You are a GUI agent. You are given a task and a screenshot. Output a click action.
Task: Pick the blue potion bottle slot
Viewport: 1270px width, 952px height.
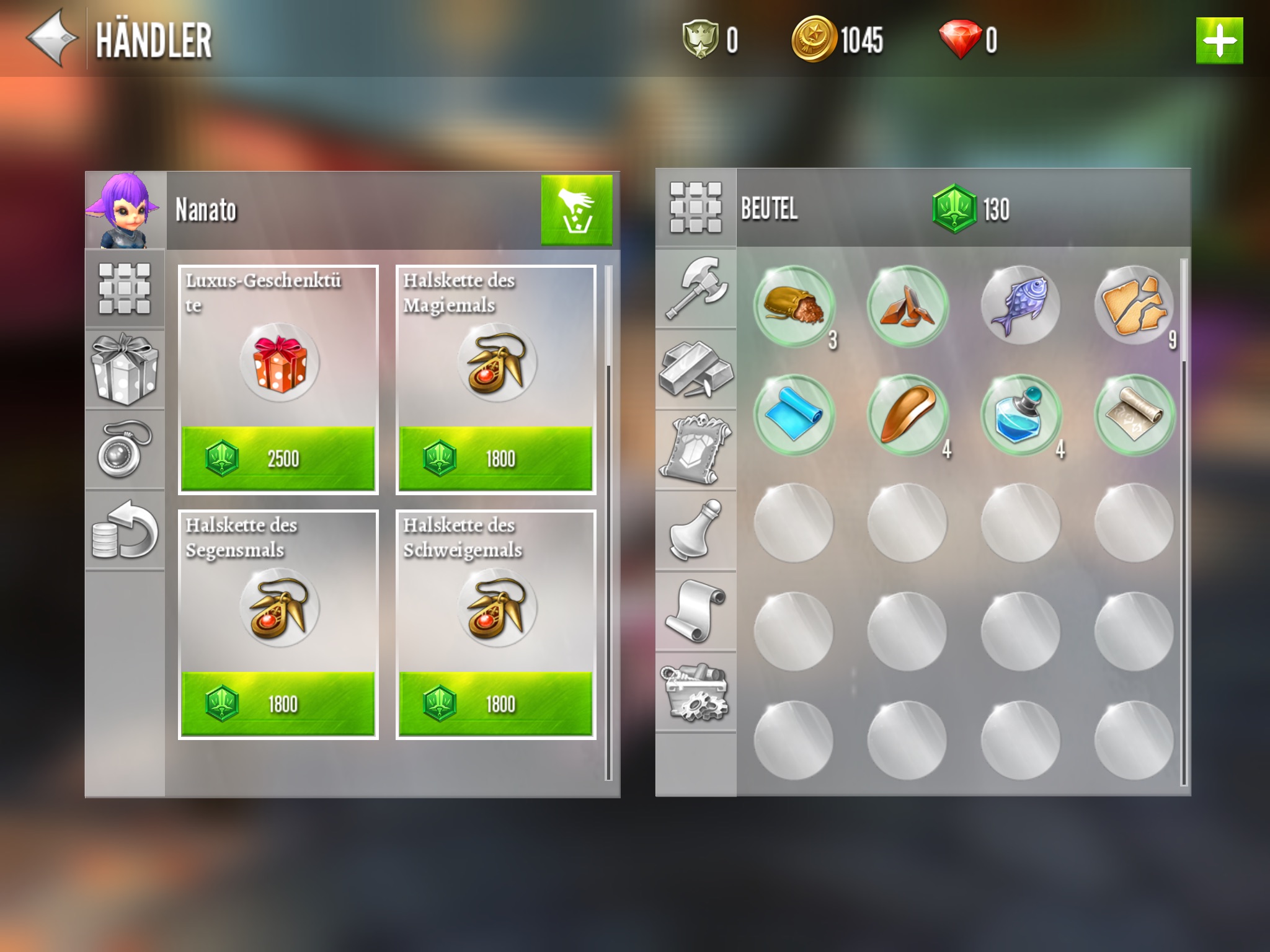point(1020,415)
